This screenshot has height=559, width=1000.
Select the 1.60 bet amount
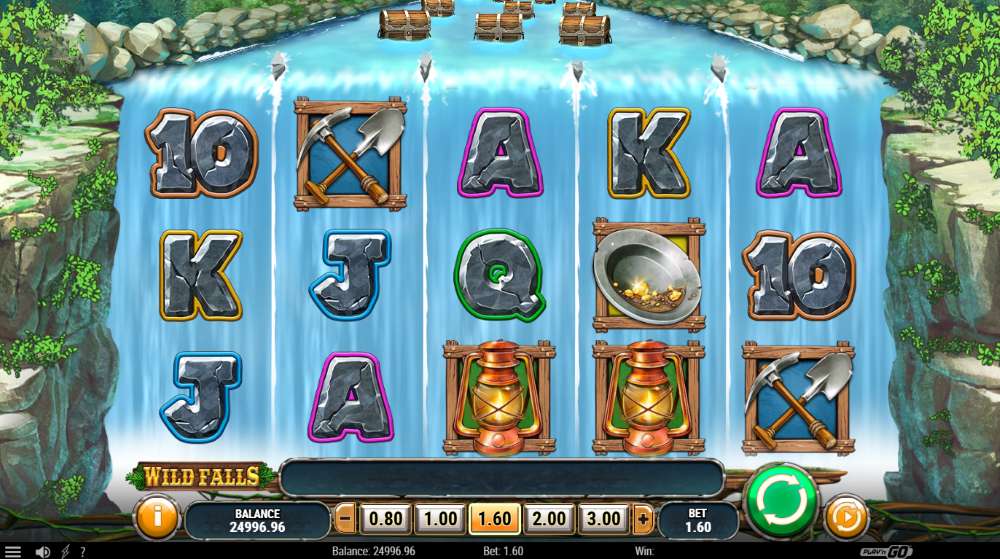point(494,519)
